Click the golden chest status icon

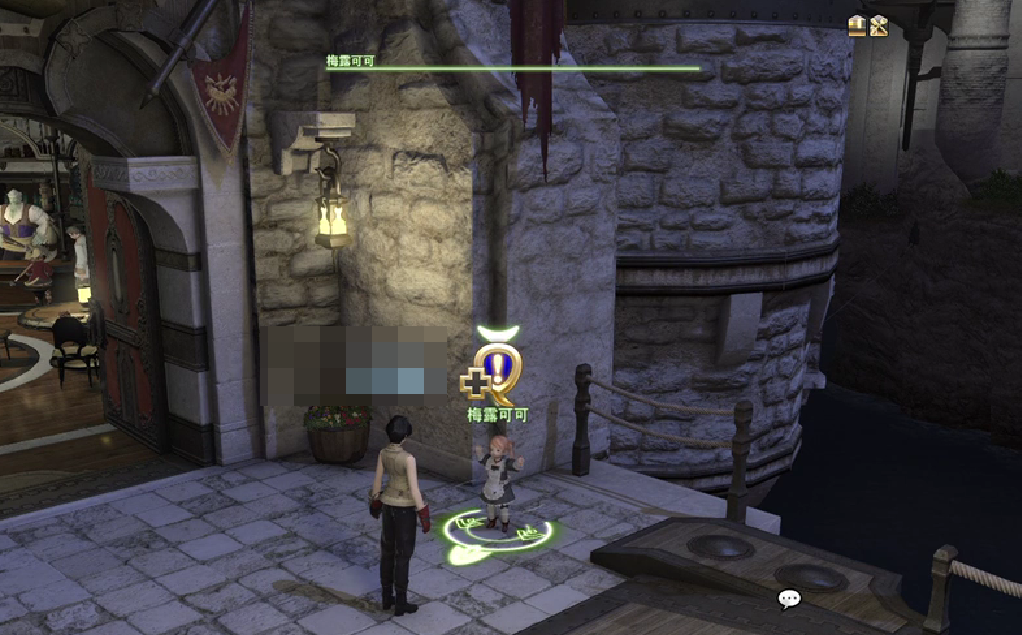click(x=857, y=26)
